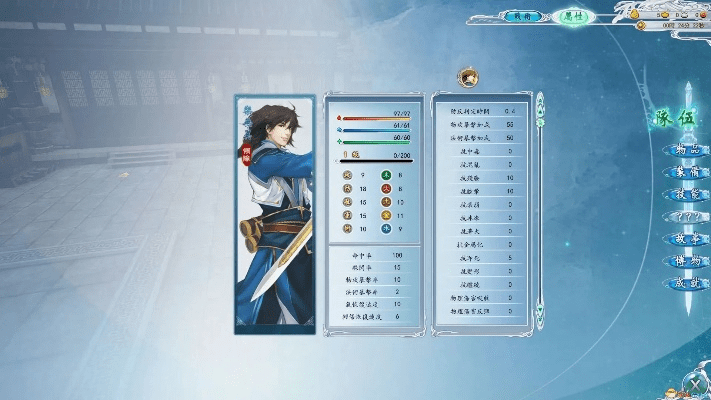Open the 案情 menu entry
This screenshot has width=711, height=400.
(685, 173)
